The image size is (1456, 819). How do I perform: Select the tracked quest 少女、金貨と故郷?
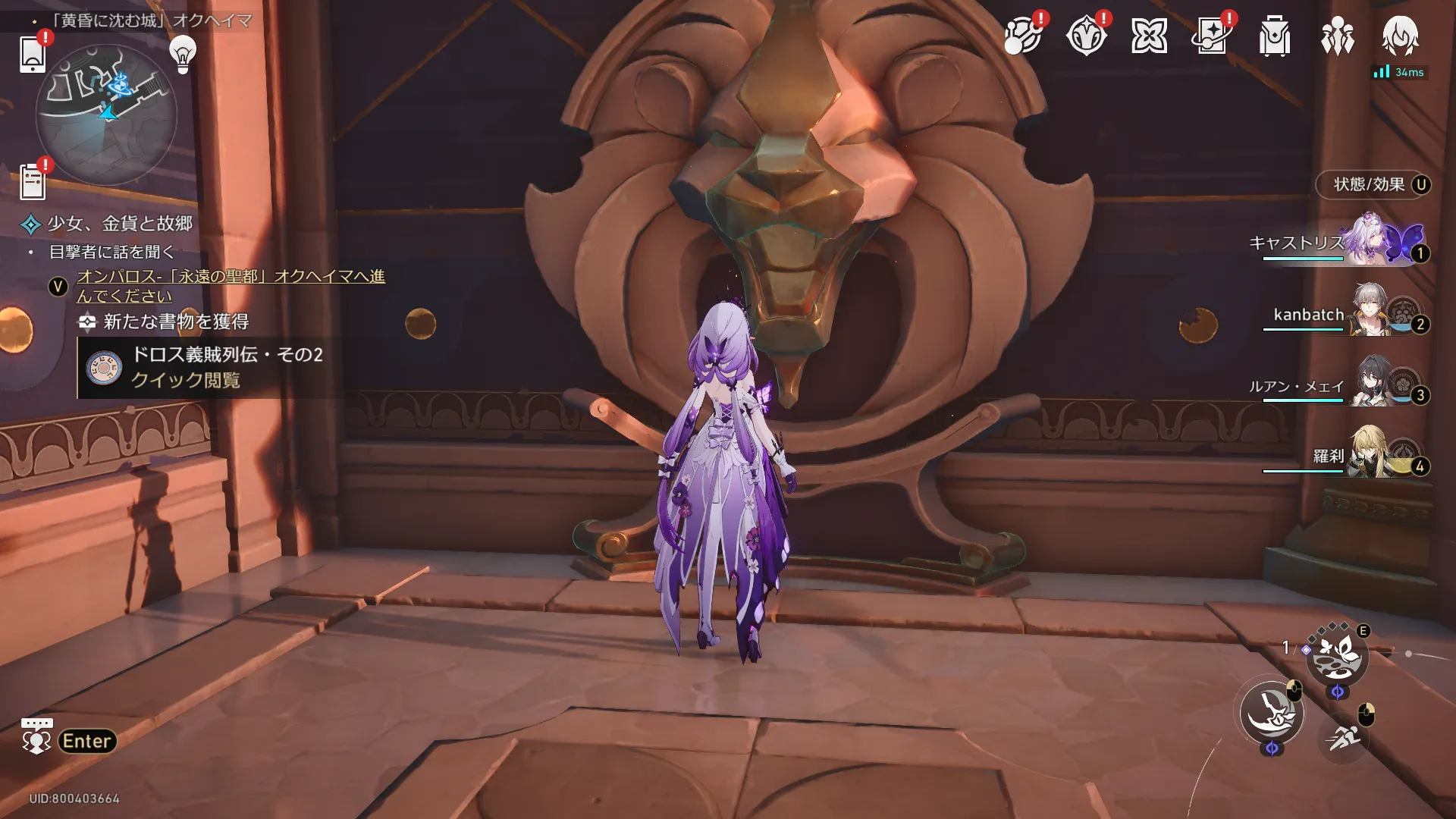pyautogui.click(x=120, y=224)
